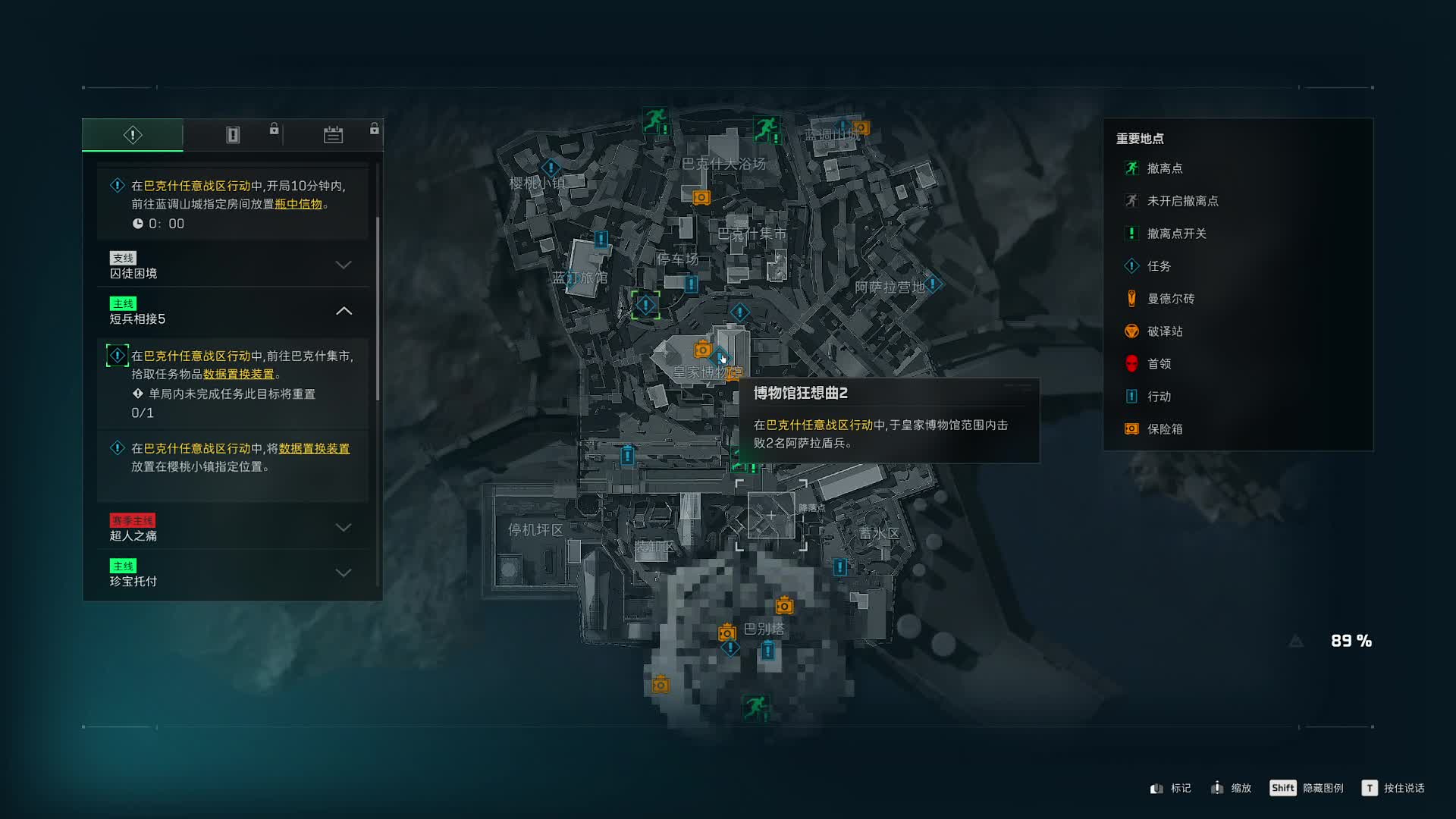Click the extraction point marker at map bottom

tap(755, 708)
